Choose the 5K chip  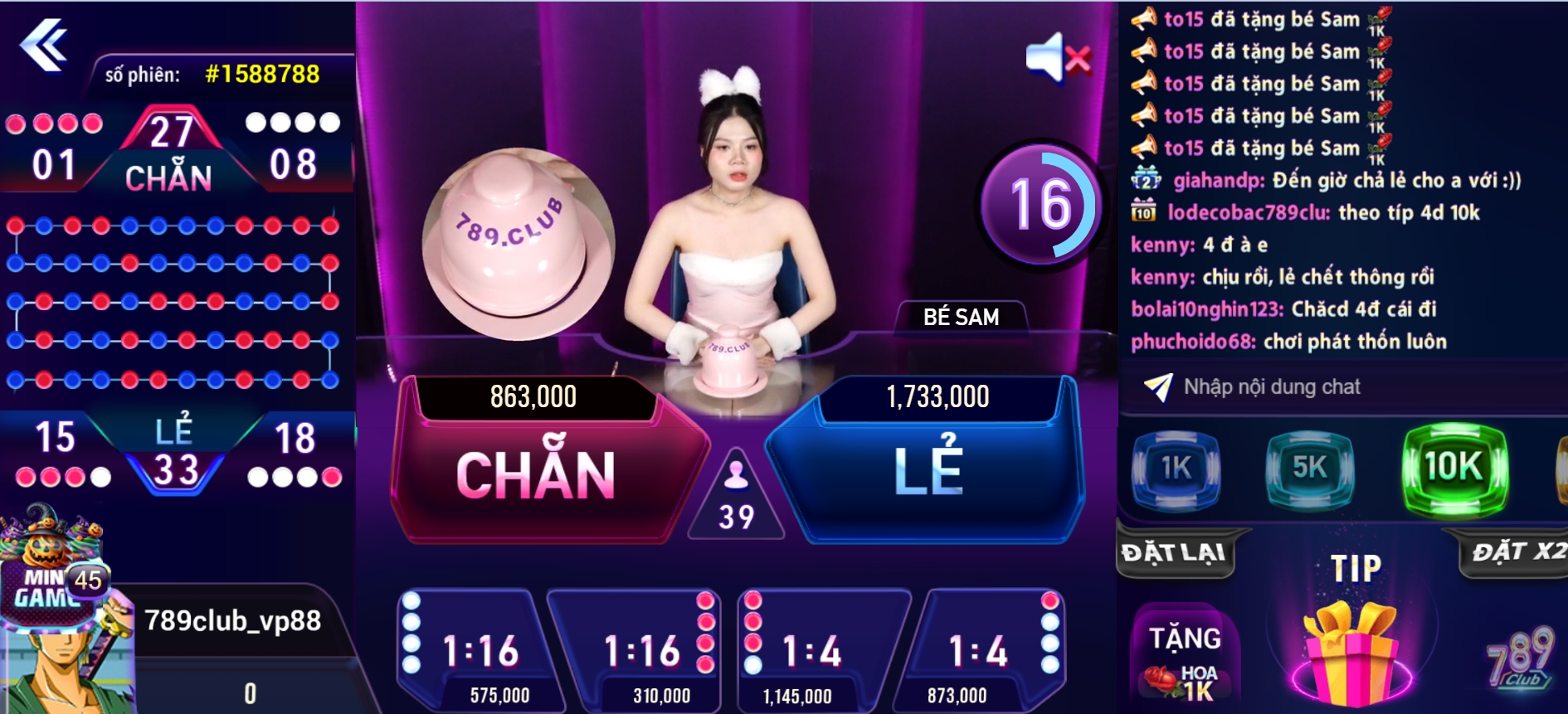1309,469
